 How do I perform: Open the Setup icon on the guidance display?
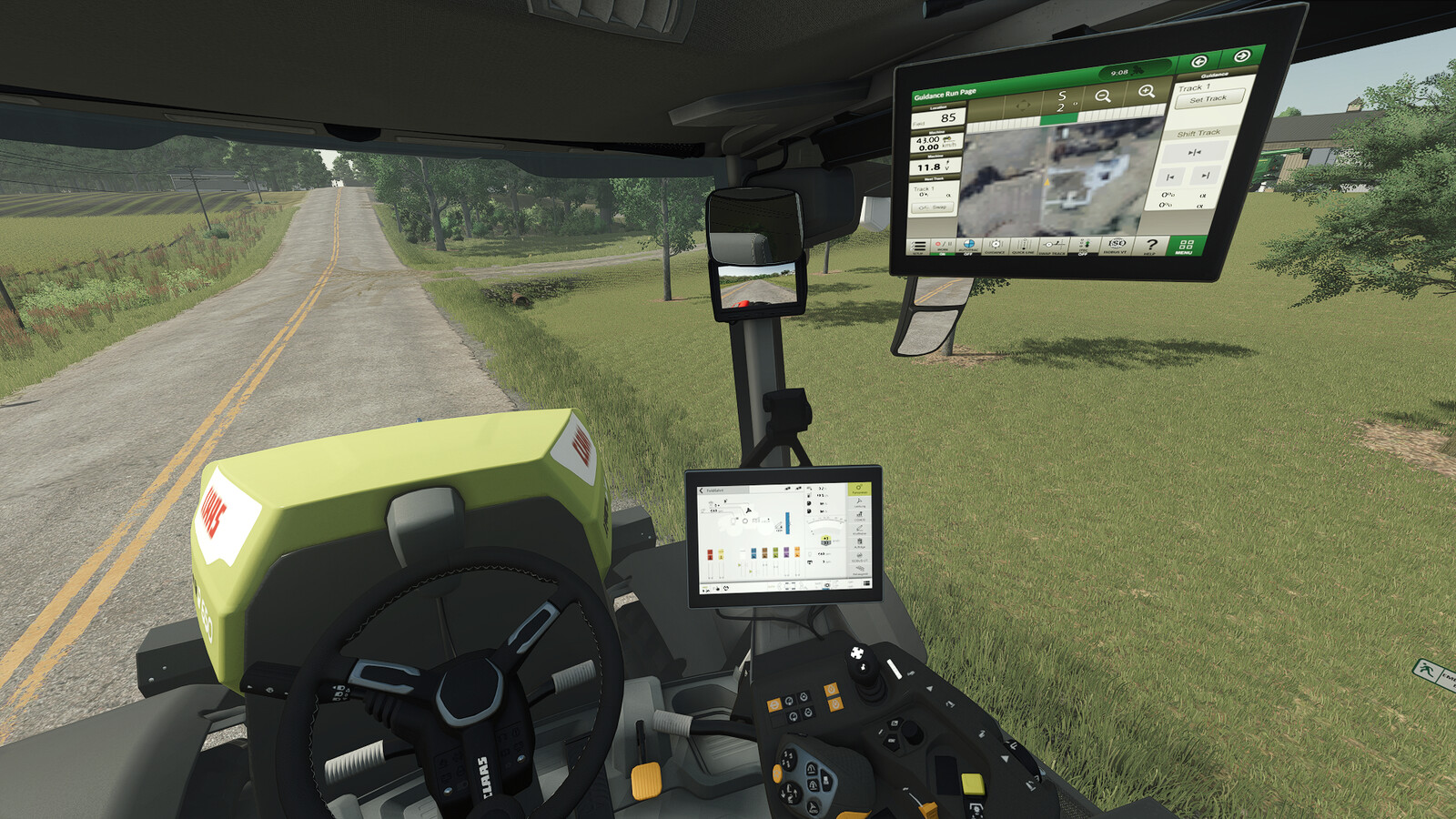pos(919,246)
